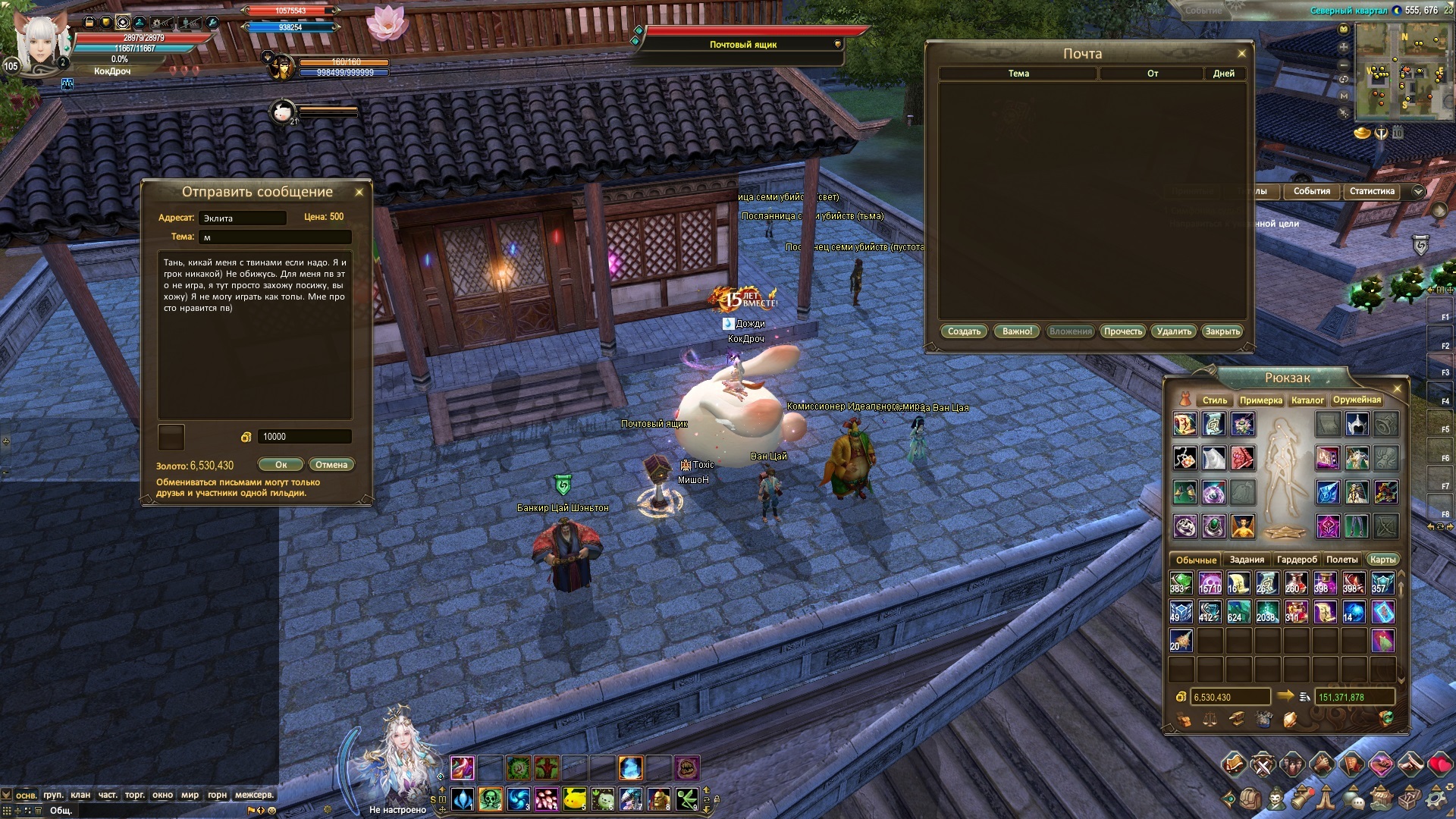The image size is (1456, 819).
Task: Cancel the message with Отмена
Action: 331,465
